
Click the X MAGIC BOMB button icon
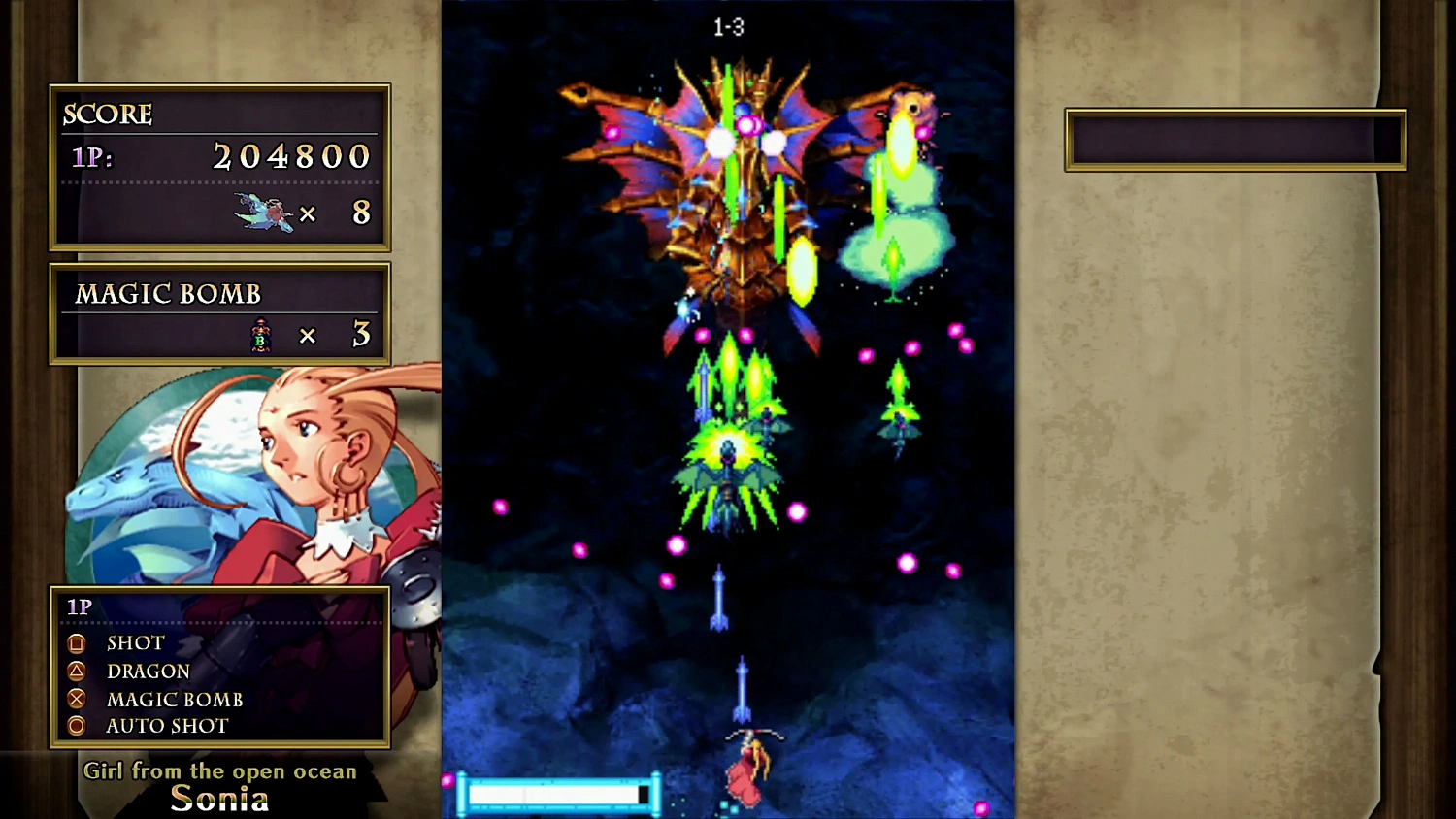click(77, 699)
